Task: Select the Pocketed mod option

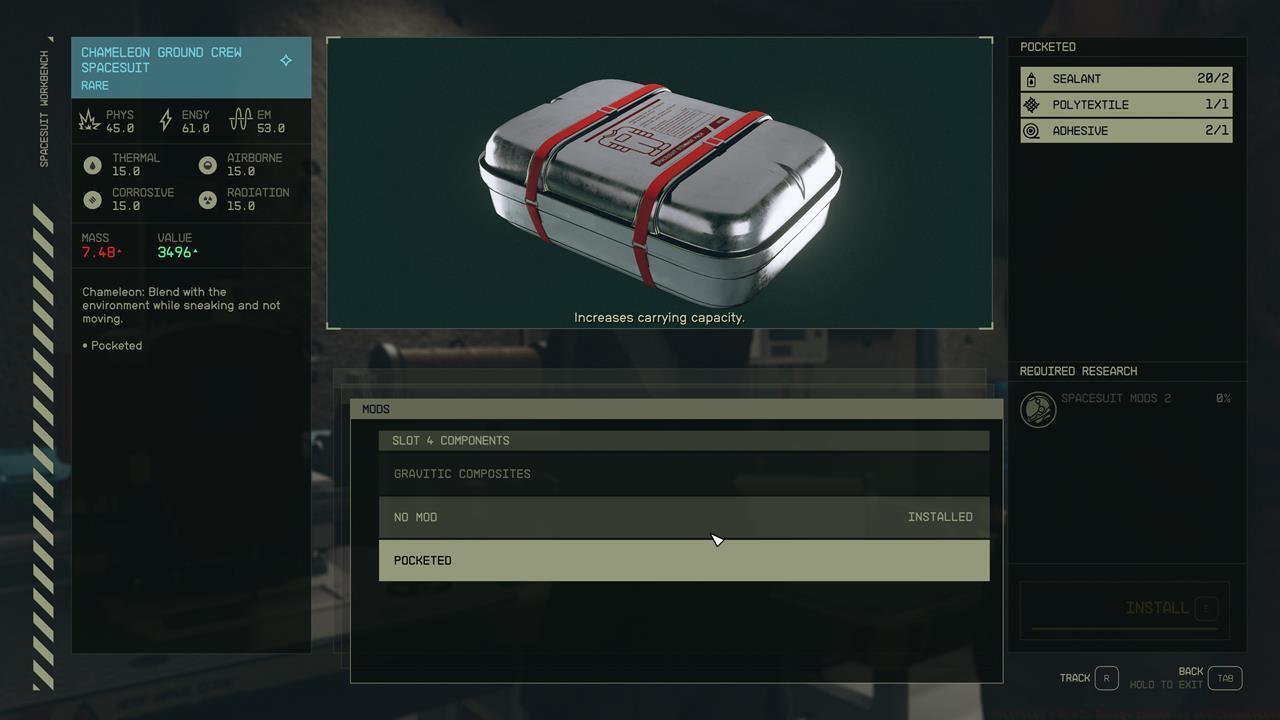Action: pyautogui.click(x=684, y=560)
